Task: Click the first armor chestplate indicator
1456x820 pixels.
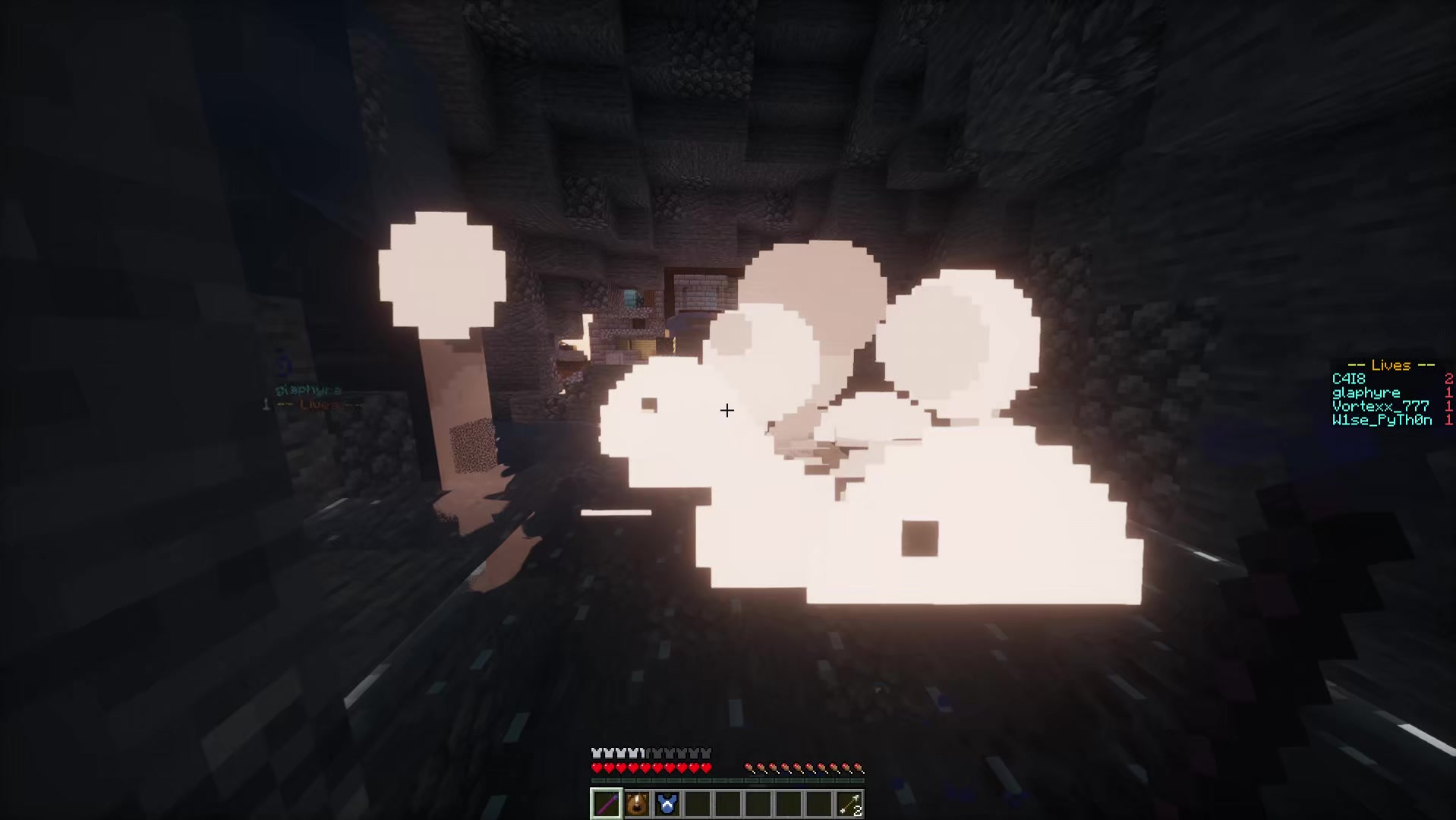Action: click(x=596, y=753)
